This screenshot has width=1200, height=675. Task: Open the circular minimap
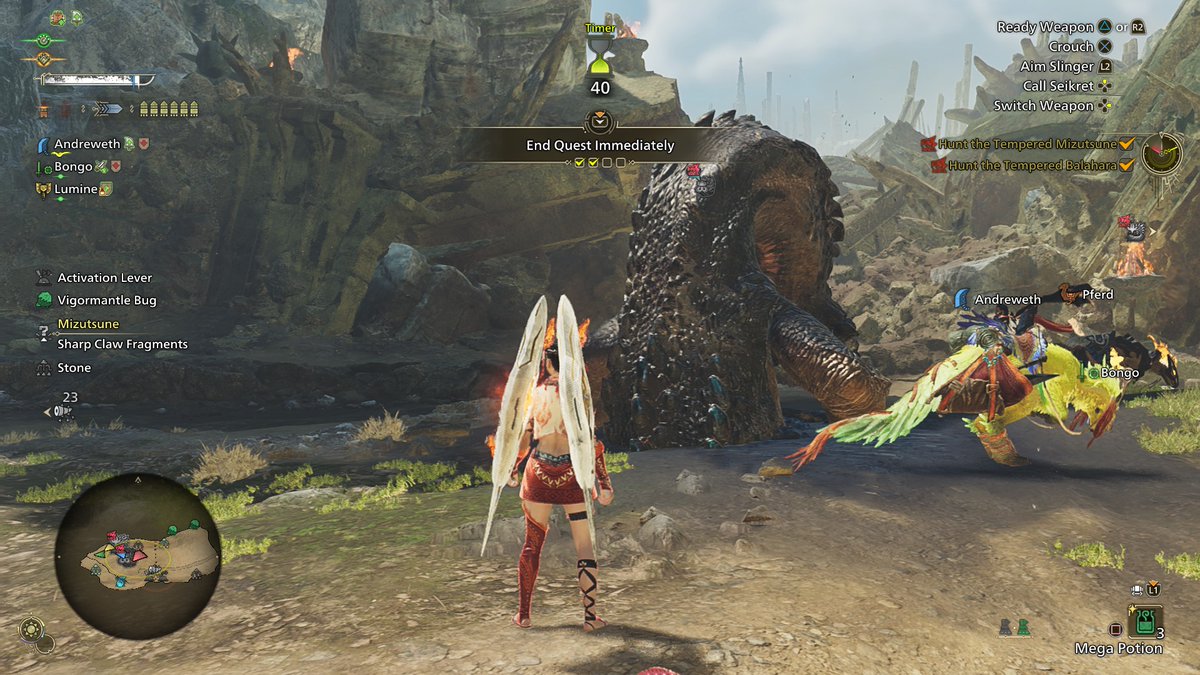point(137,555)
